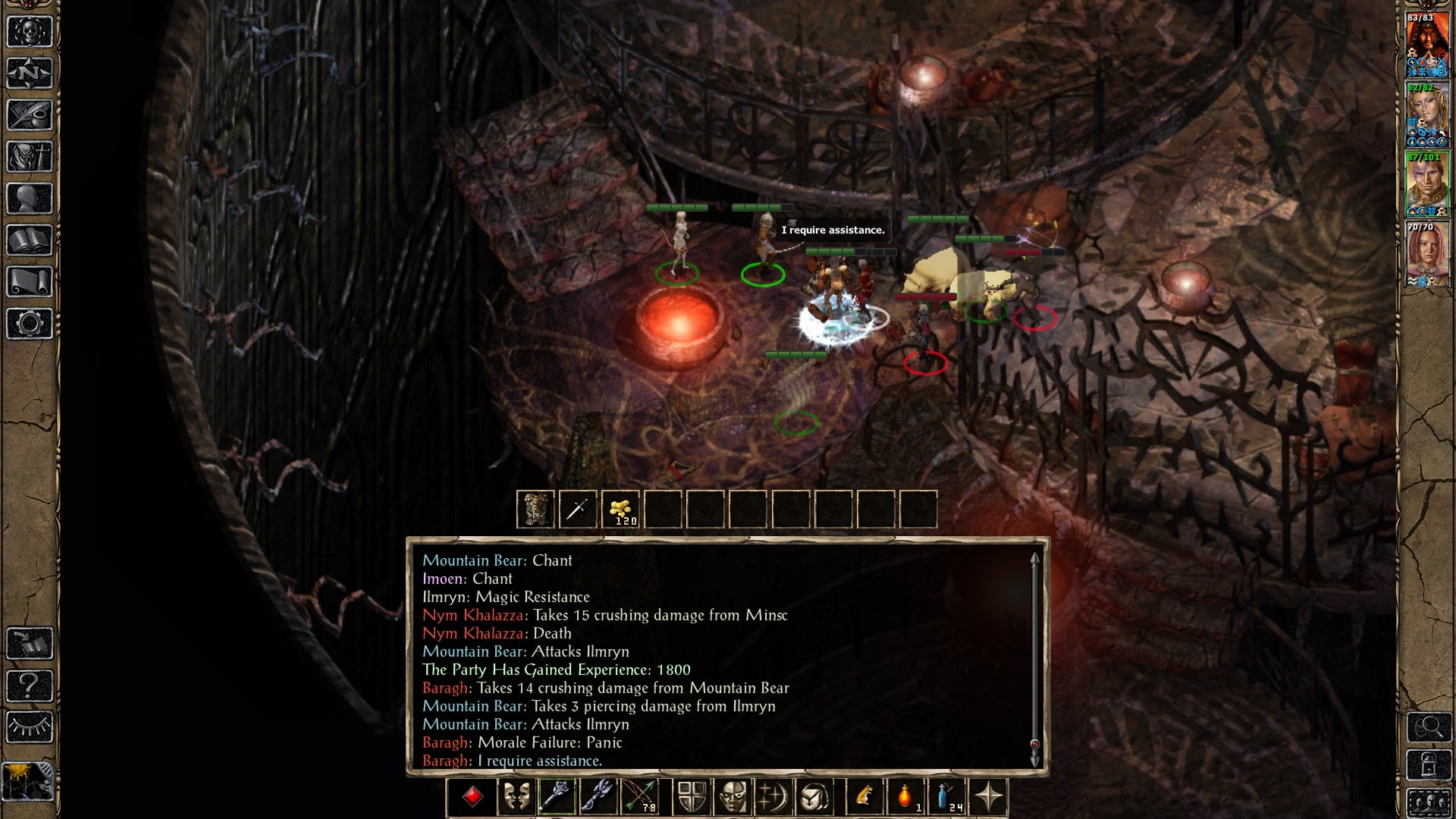Image resolution: width=1456 pixels, height=819 pixels.
Task: Collect the 120 gold coins
Action: click(621, 509)
